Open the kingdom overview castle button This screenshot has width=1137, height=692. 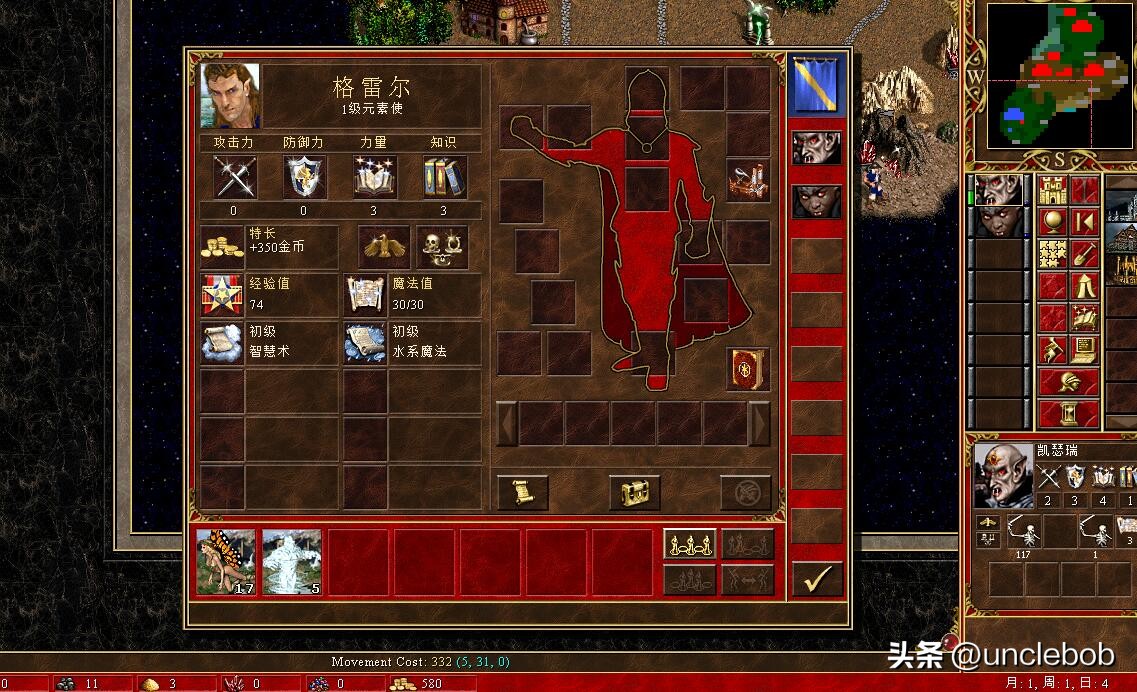point(1052,189)
